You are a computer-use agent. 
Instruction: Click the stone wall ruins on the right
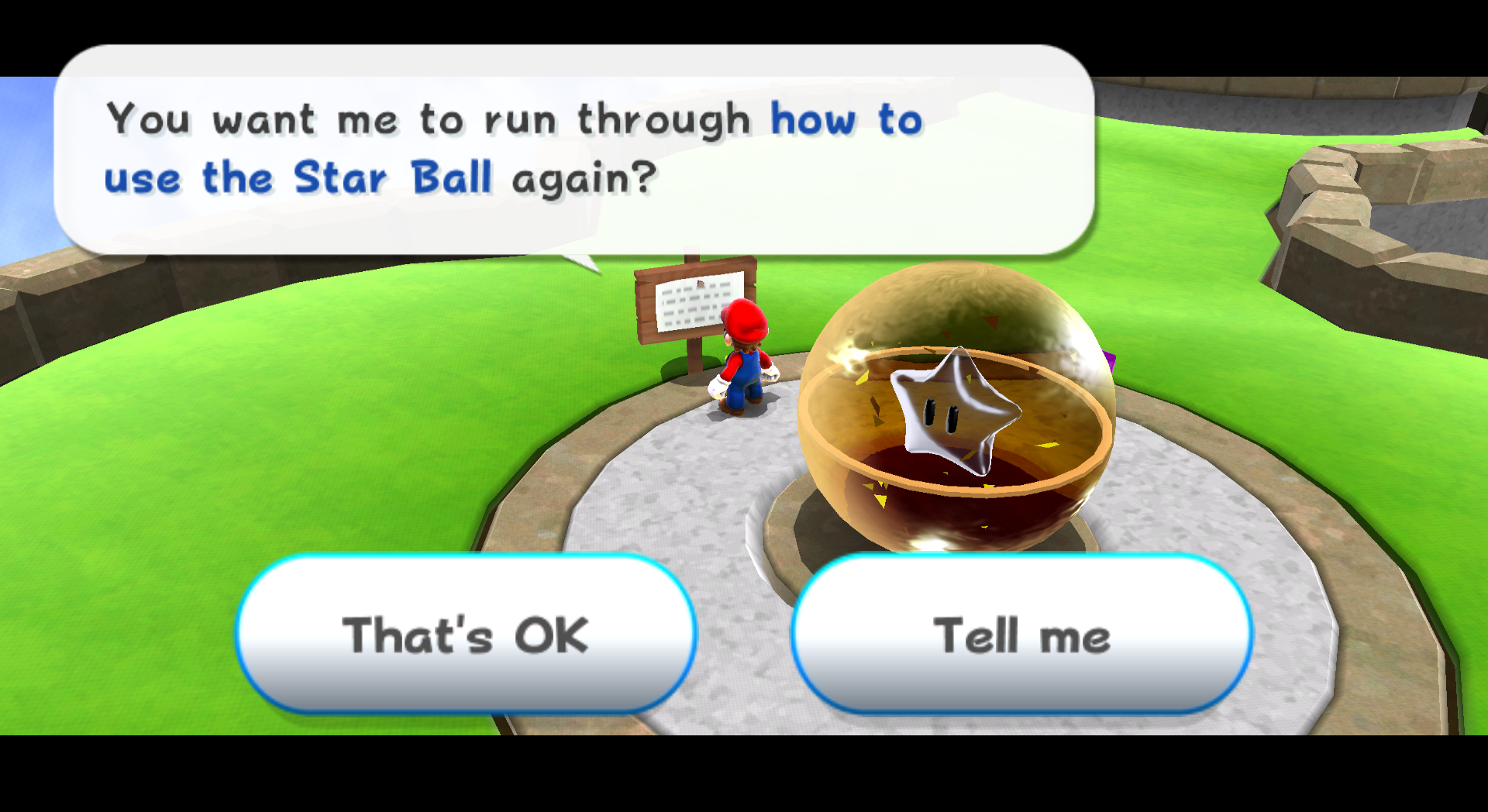click(1395, 186)
